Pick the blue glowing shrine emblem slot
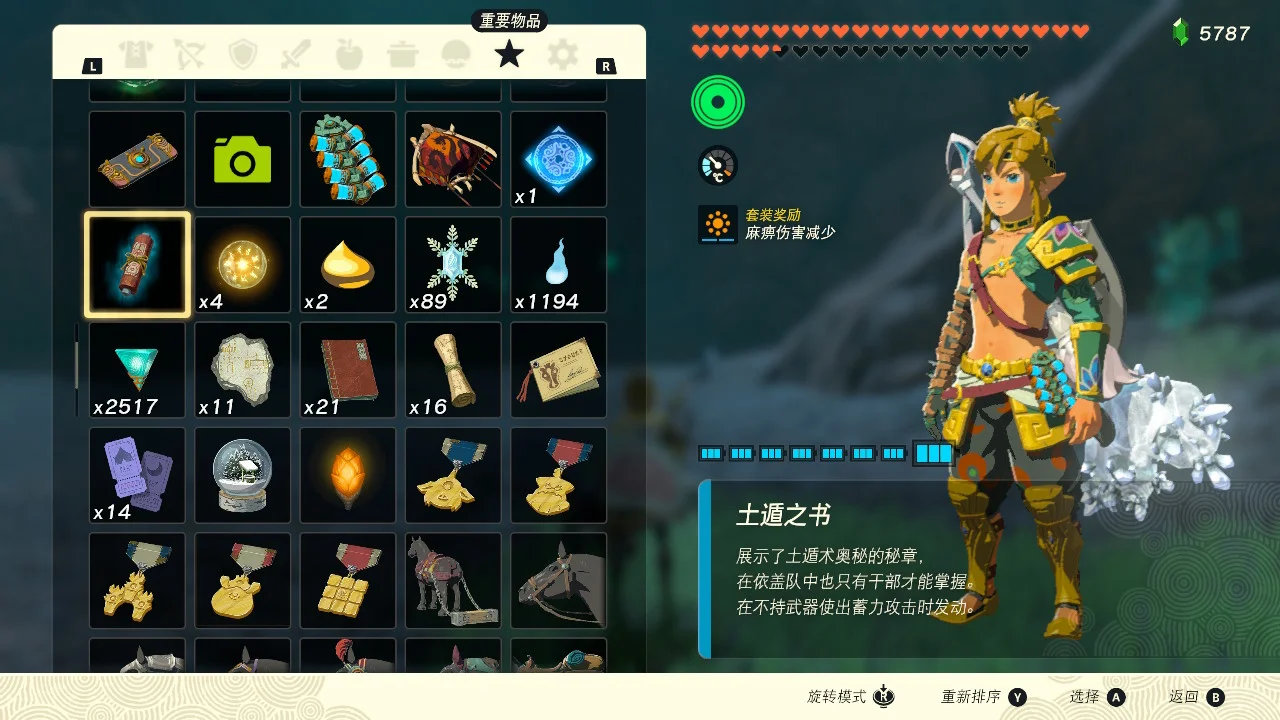 [558, 160]
